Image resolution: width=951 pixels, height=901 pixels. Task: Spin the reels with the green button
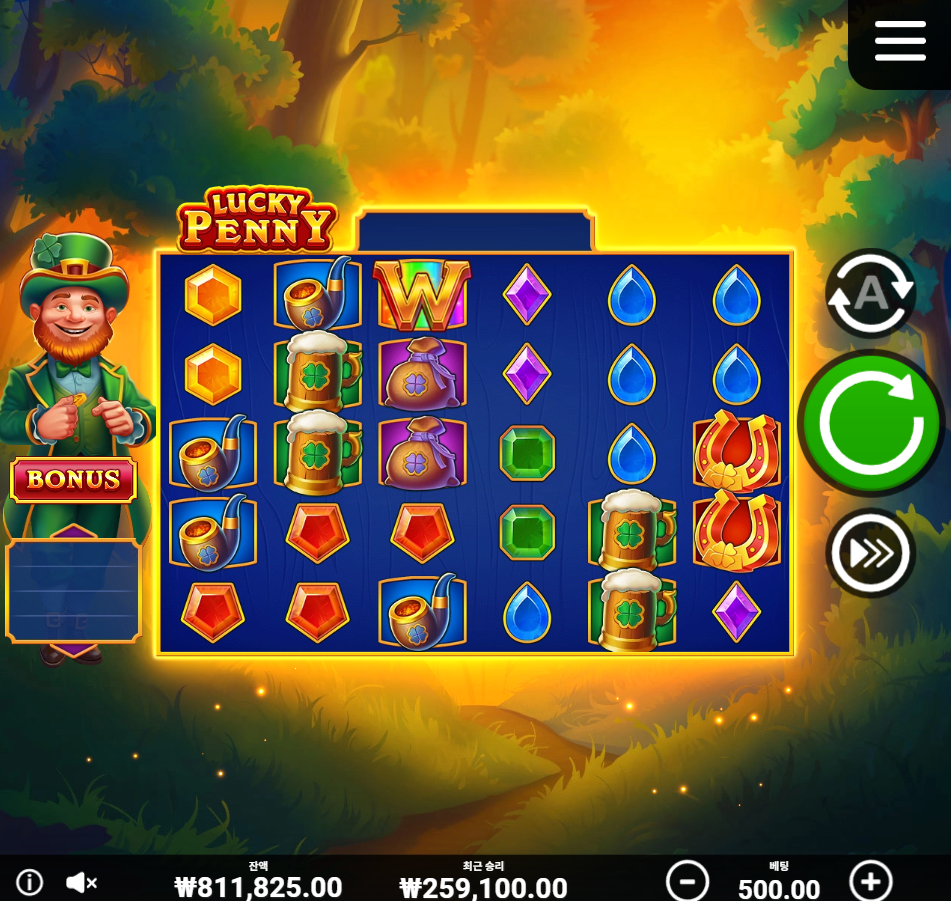tap(871, 423)
